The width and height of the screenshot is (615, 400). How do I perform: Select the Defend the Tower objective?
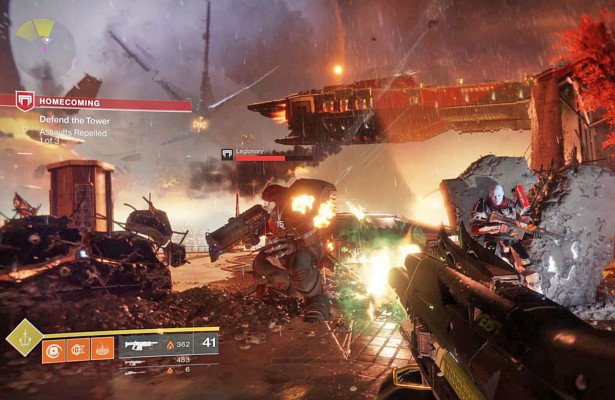coord(75,119)
